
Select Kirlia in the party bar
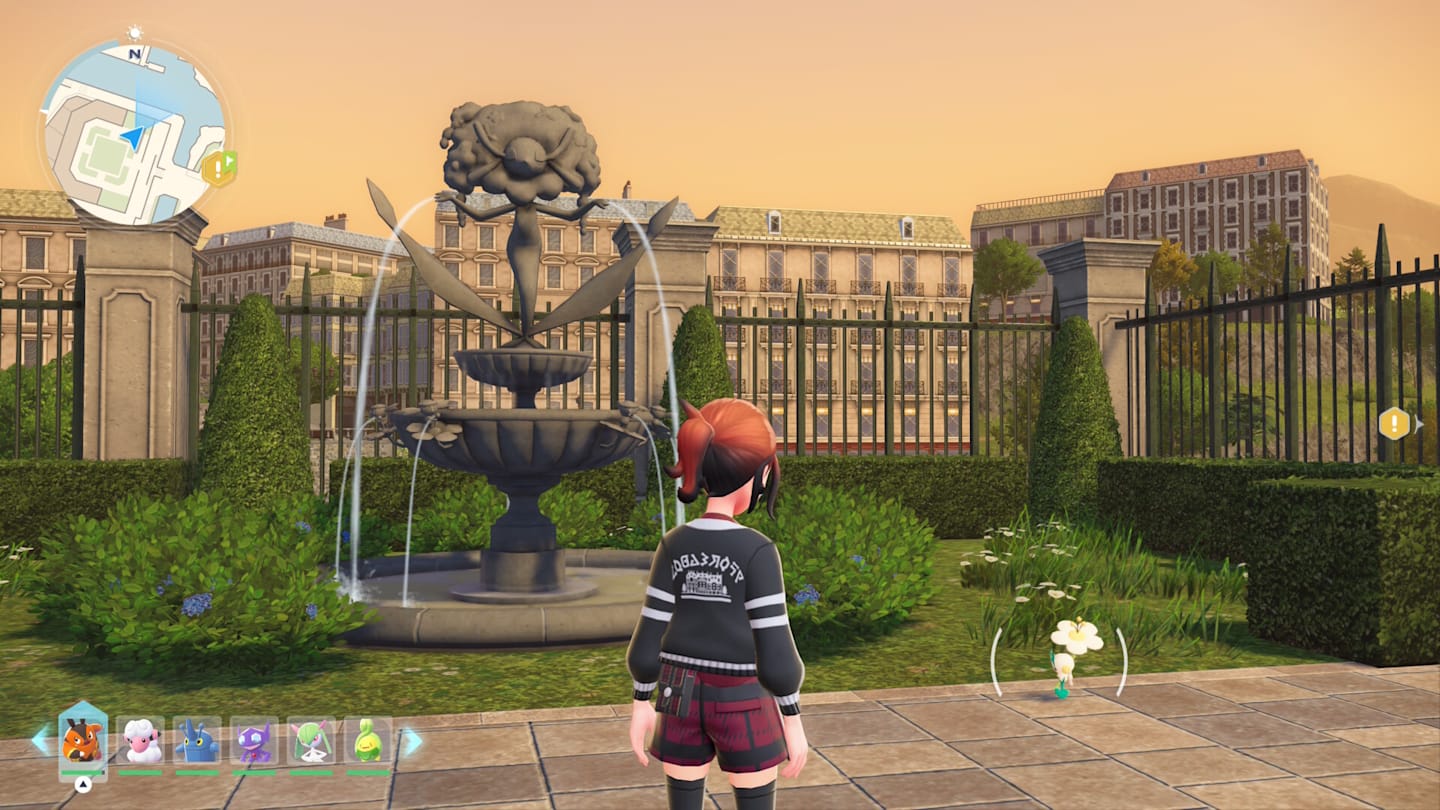pos(311,741)
